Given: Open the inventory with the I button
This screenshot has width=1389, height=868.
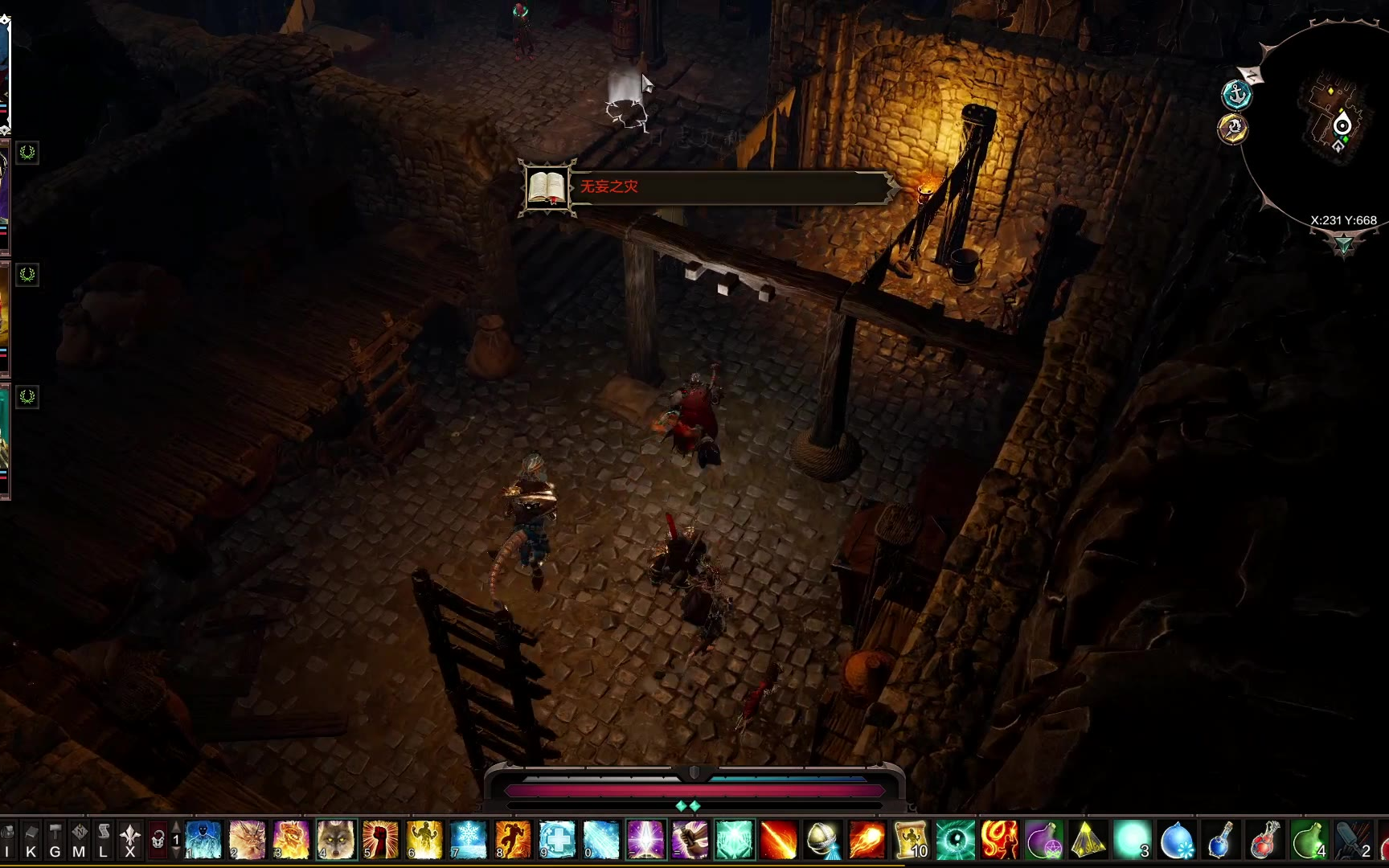Looking at the screenshot, I should coord(7,840).
